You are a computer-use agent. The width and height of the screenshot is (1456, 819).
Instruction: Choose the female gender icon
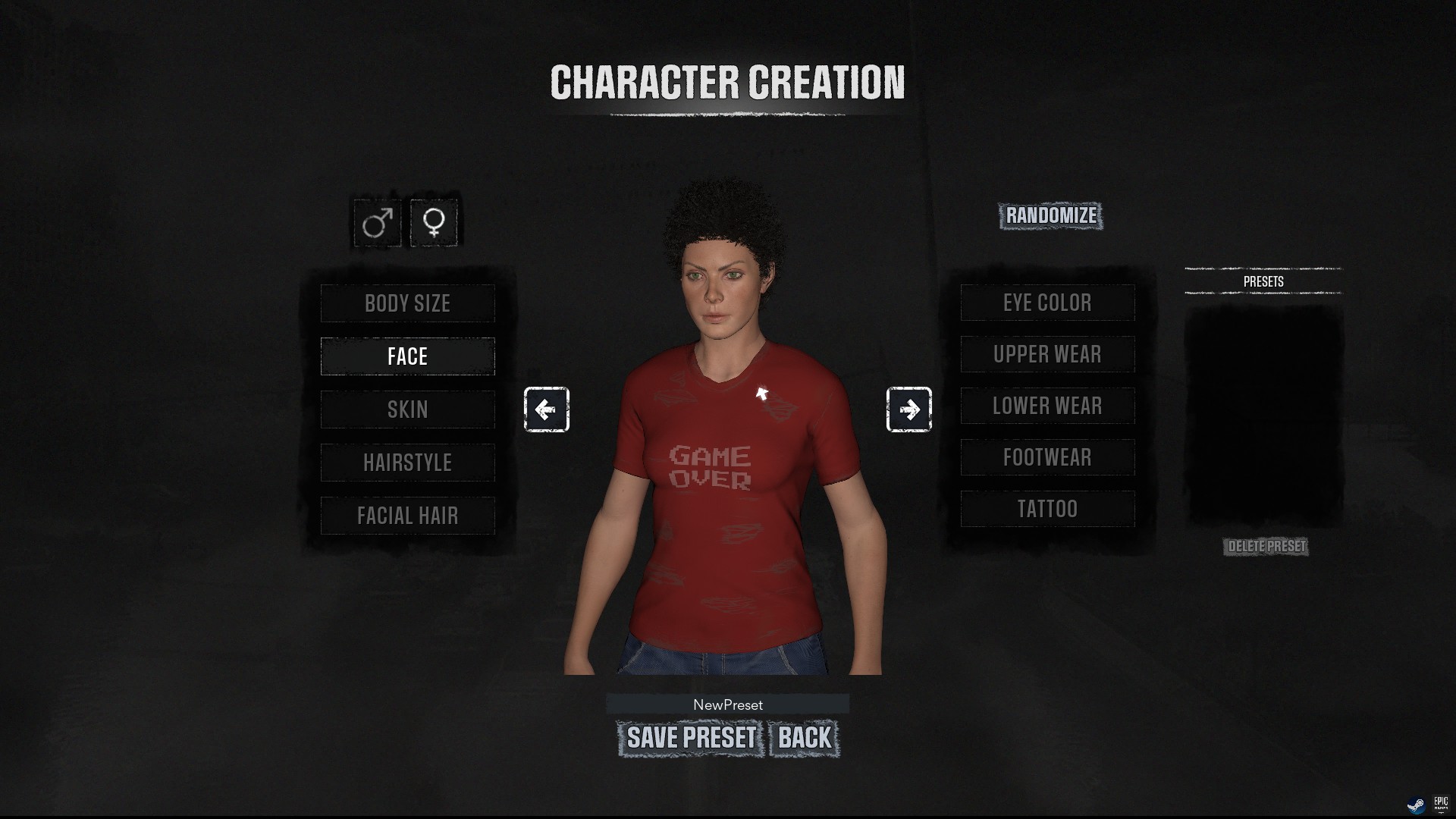click(434, 223)
